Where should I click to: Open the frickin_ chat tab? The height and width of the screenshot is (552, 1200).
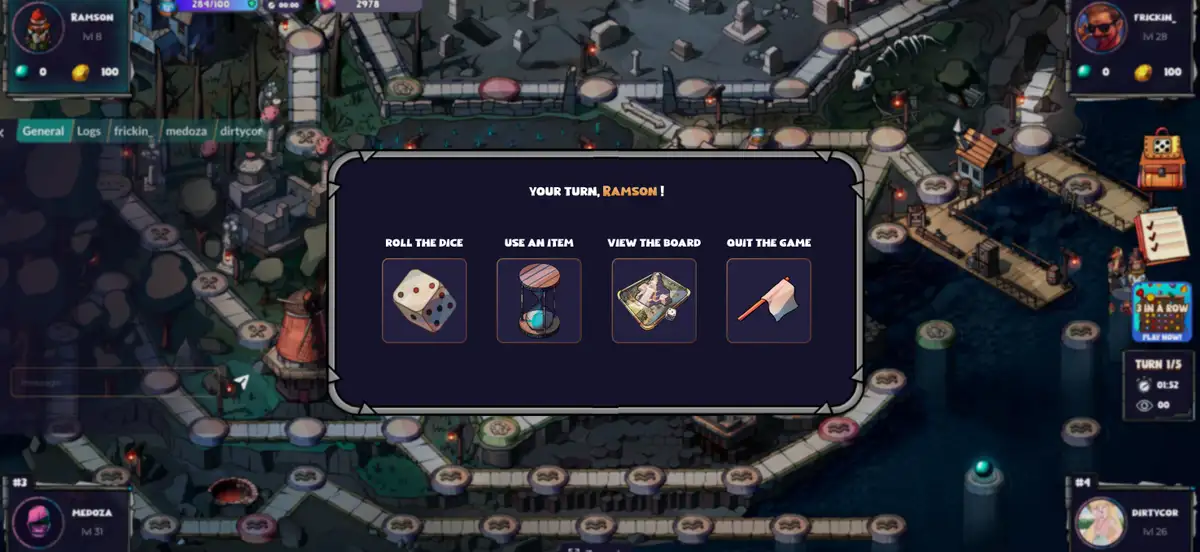(x=133, y=131)
